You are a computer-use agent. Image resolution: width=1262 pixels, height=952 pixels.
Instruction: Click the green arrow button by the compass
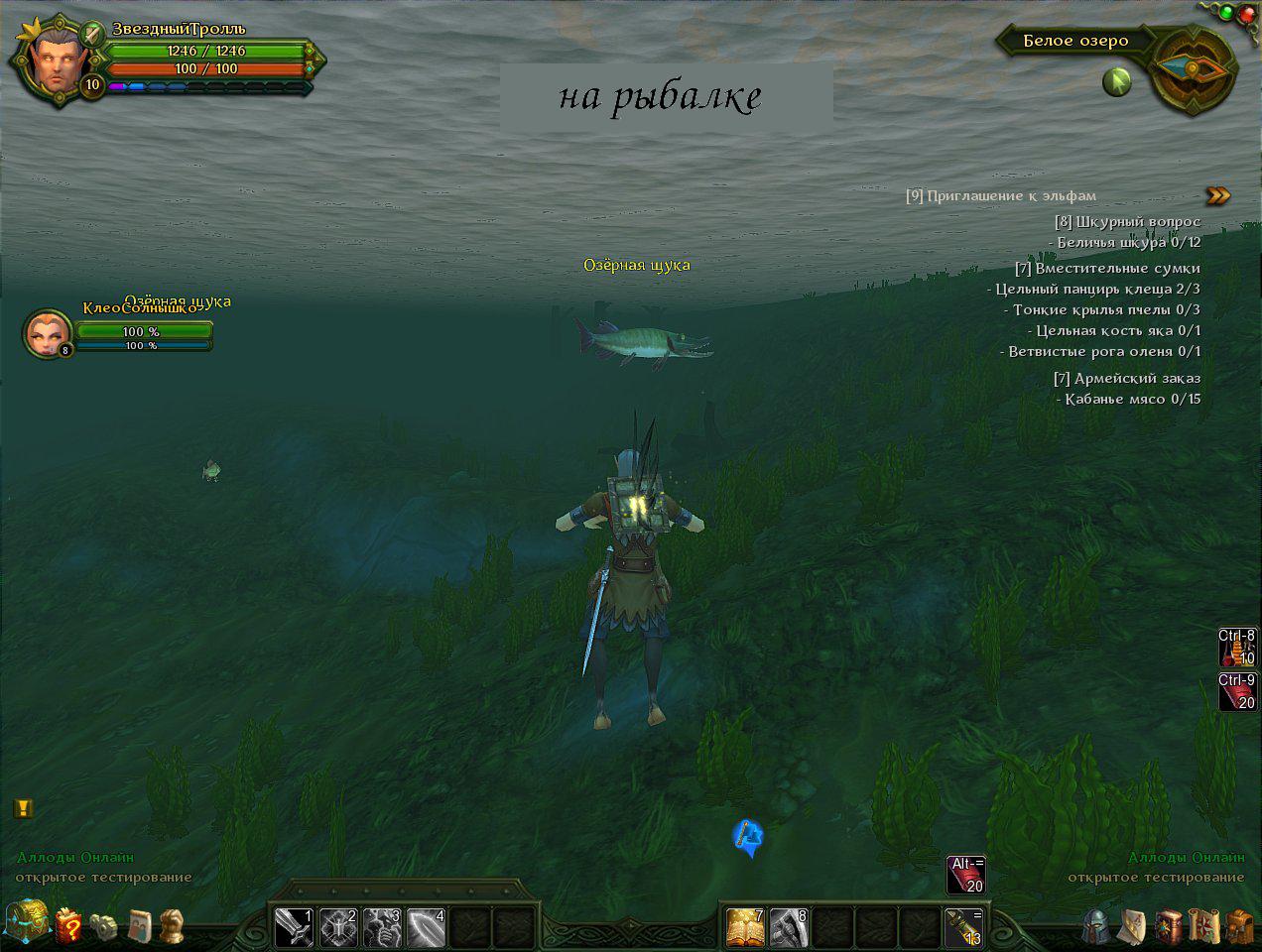(1117, 81)
